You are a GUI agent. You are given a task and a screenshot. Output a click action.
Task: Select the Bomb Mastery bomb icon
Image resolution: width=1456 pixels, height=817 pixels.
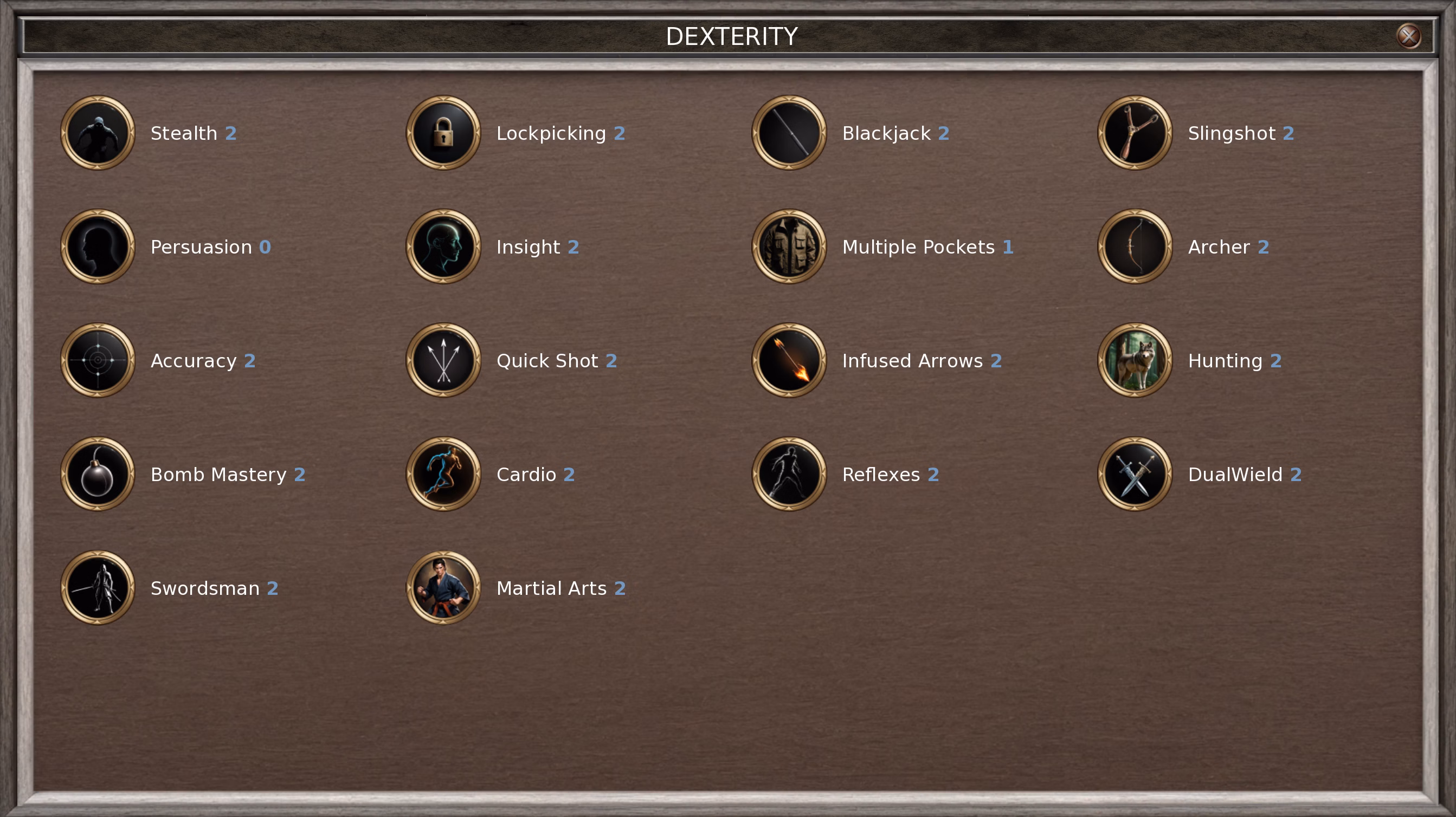coord(98,474)
